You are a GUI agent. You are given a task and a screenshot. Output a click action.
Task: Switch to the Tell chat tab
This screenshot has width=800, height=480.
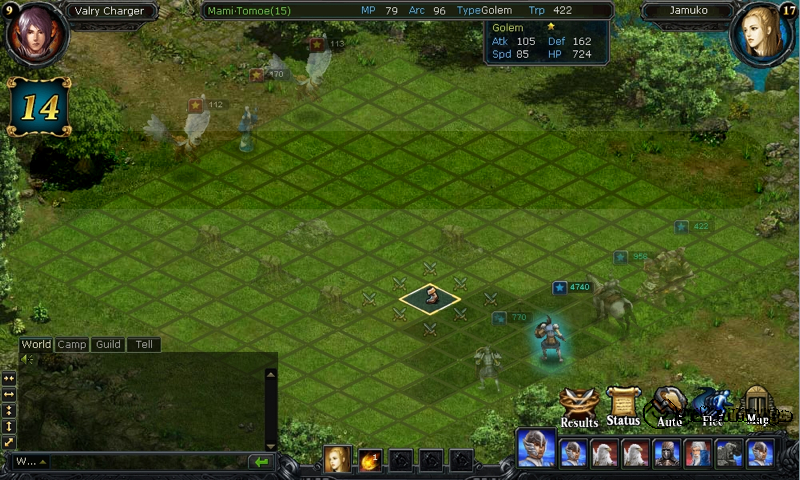point(144,345)
